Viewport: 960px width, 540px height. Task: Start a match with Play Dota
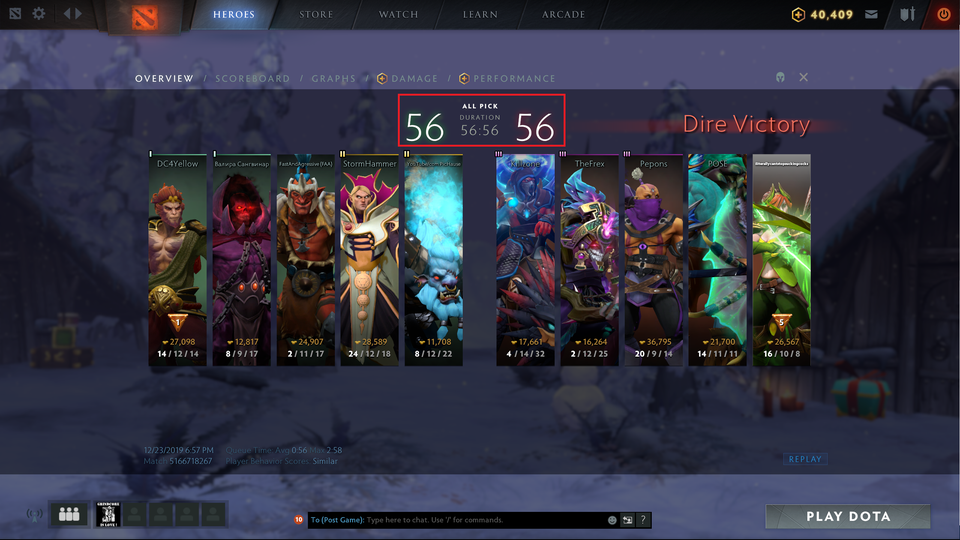(848, 517)
